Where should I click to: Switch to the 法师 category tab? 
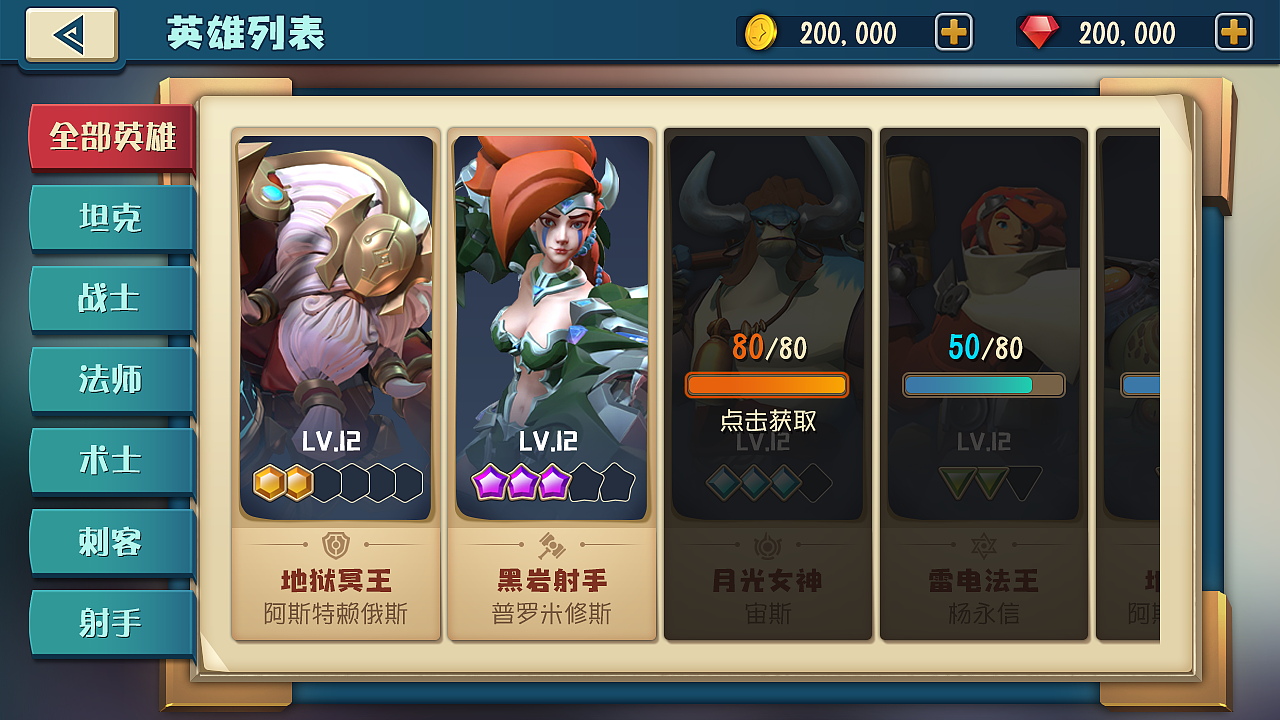pos(111,380)
